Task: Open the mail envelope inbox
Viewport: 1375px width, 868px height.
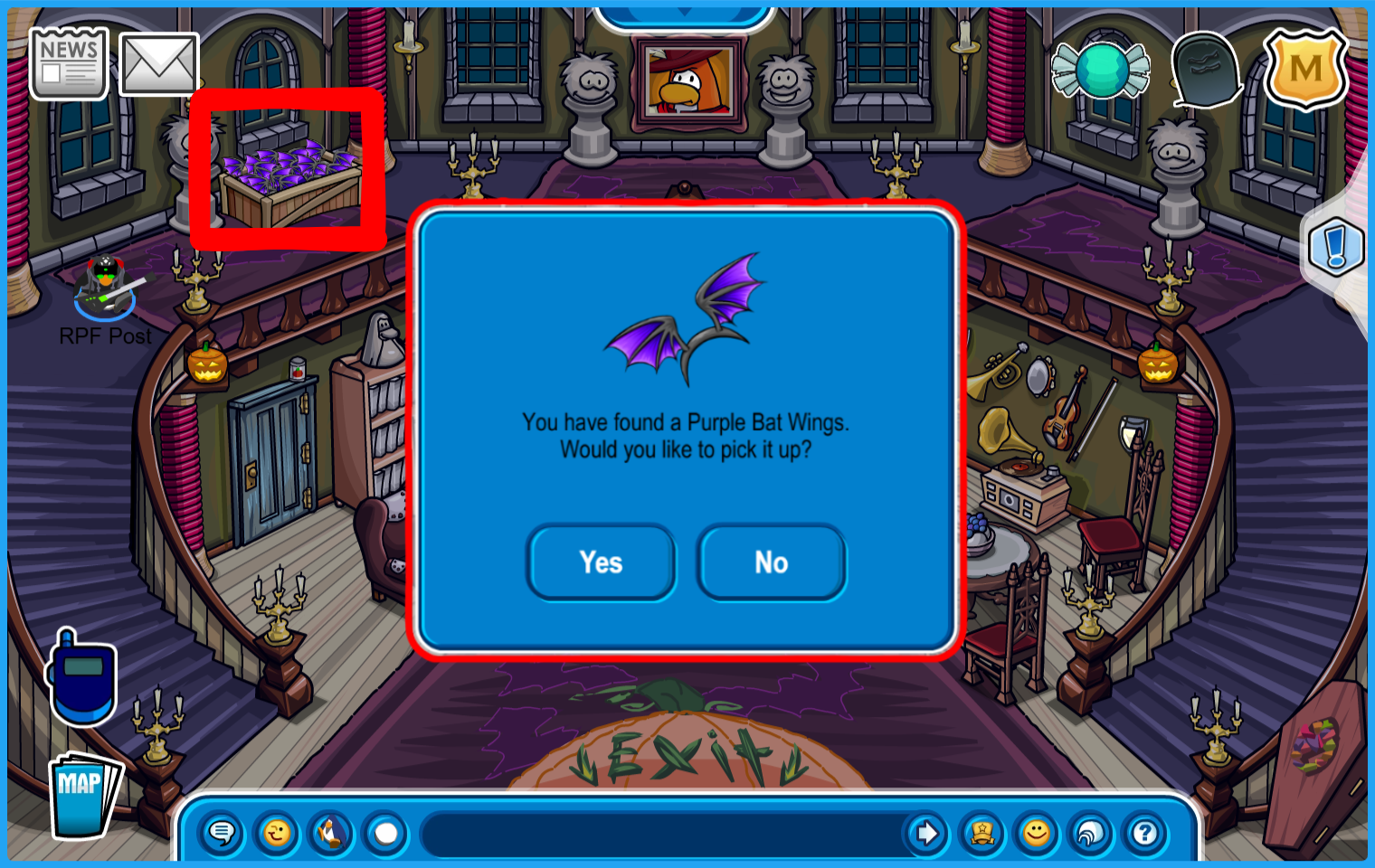Action: pos(159,64)
